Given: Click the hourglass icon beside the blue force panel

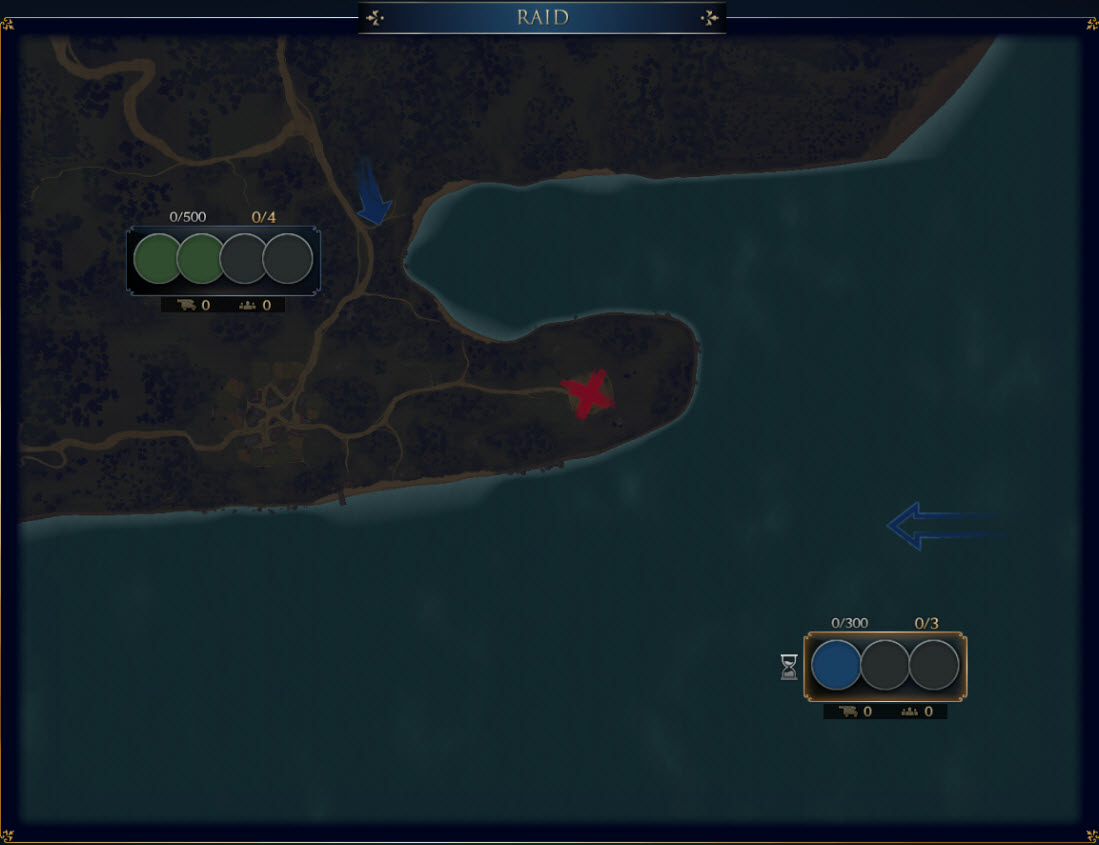Looking at the screenshot, I should (789, 667).
